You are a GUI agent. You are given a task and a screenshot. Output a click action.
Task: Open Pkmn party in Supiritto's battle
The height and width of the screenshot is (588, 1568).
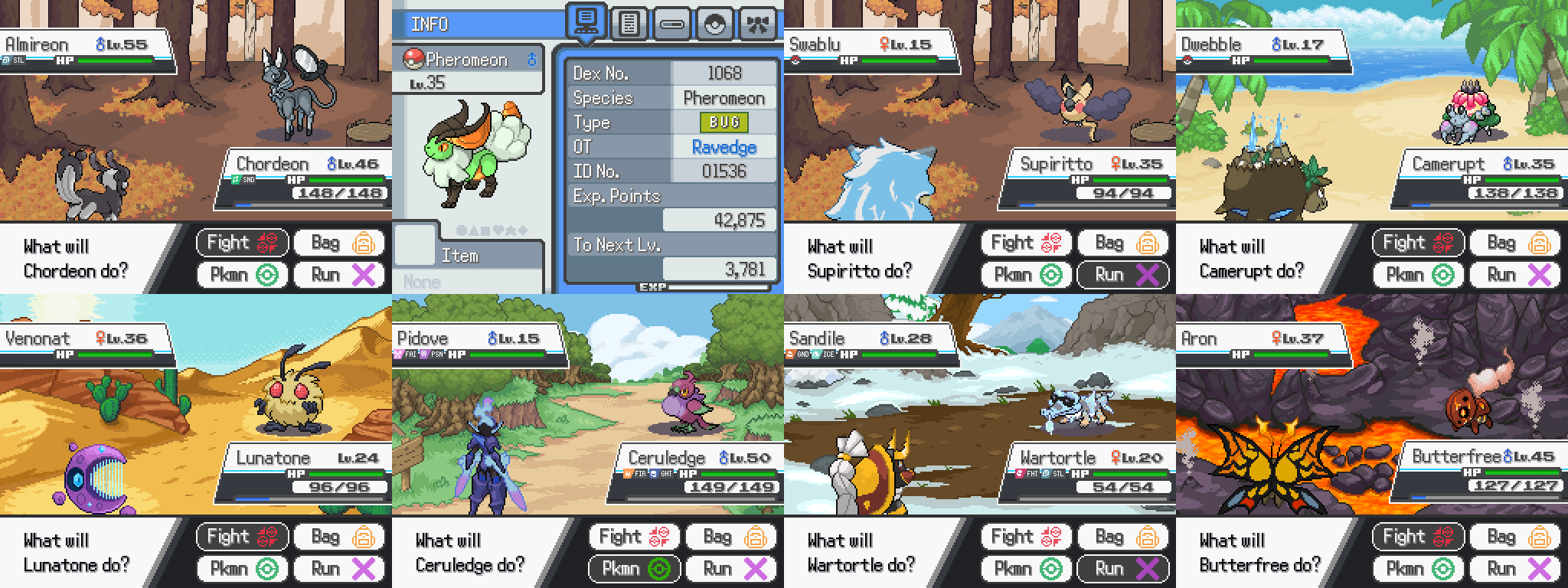pos(1026,274)
